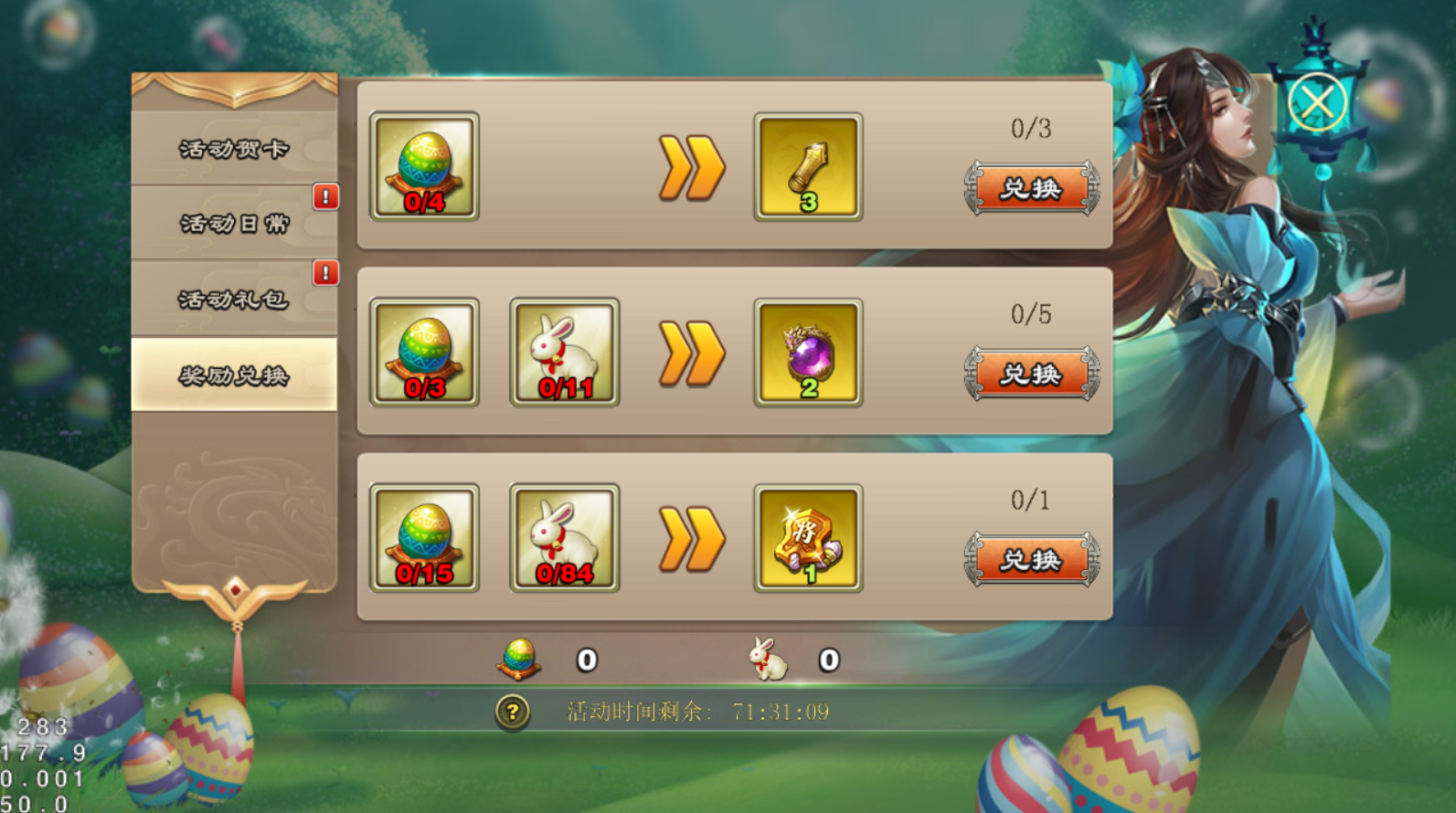This screenshot has height=813, width=1456.
Task: Close the event panel with the lantern X
Action: coord(1317,102)
